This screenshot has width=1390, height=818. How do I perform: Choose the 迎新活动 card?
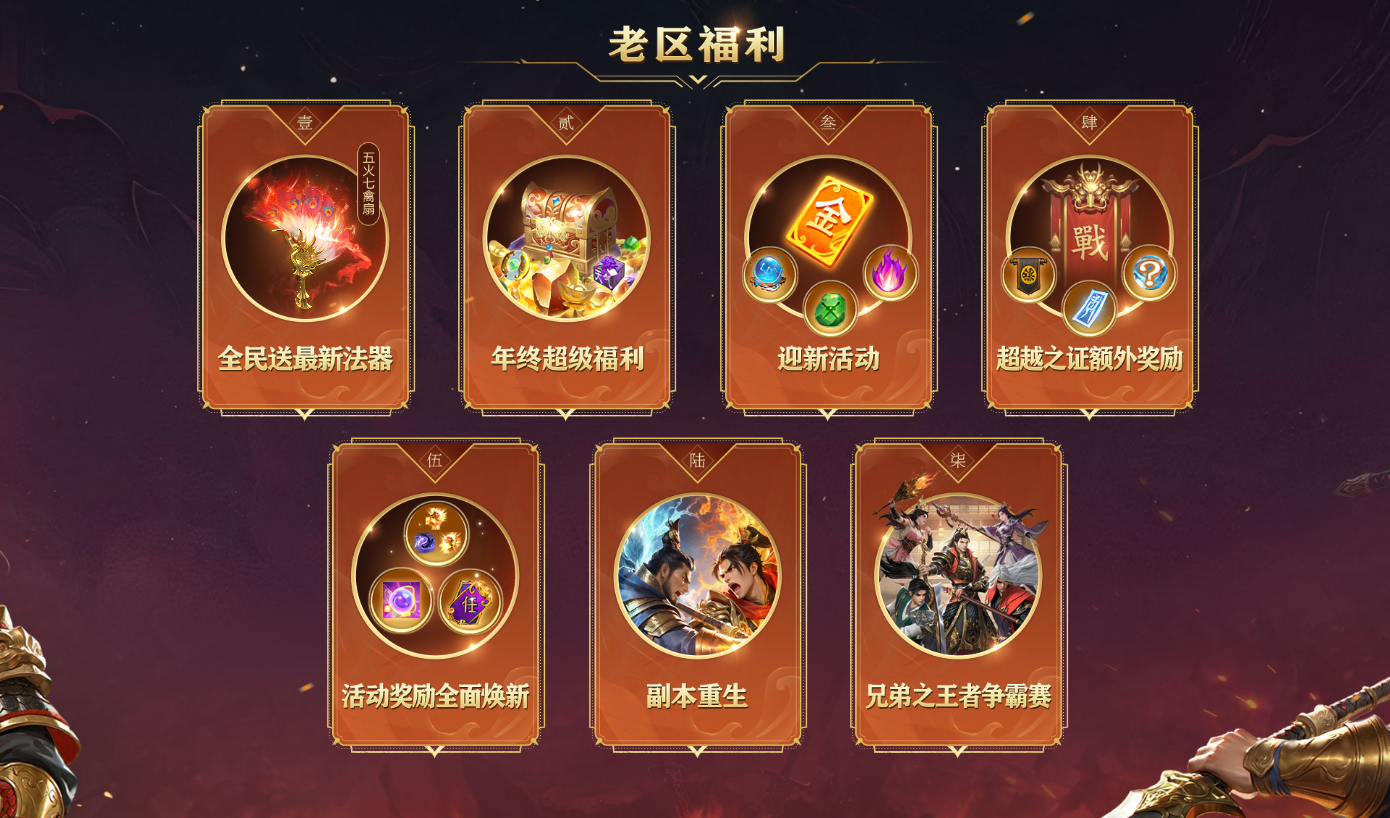(828, 258)
